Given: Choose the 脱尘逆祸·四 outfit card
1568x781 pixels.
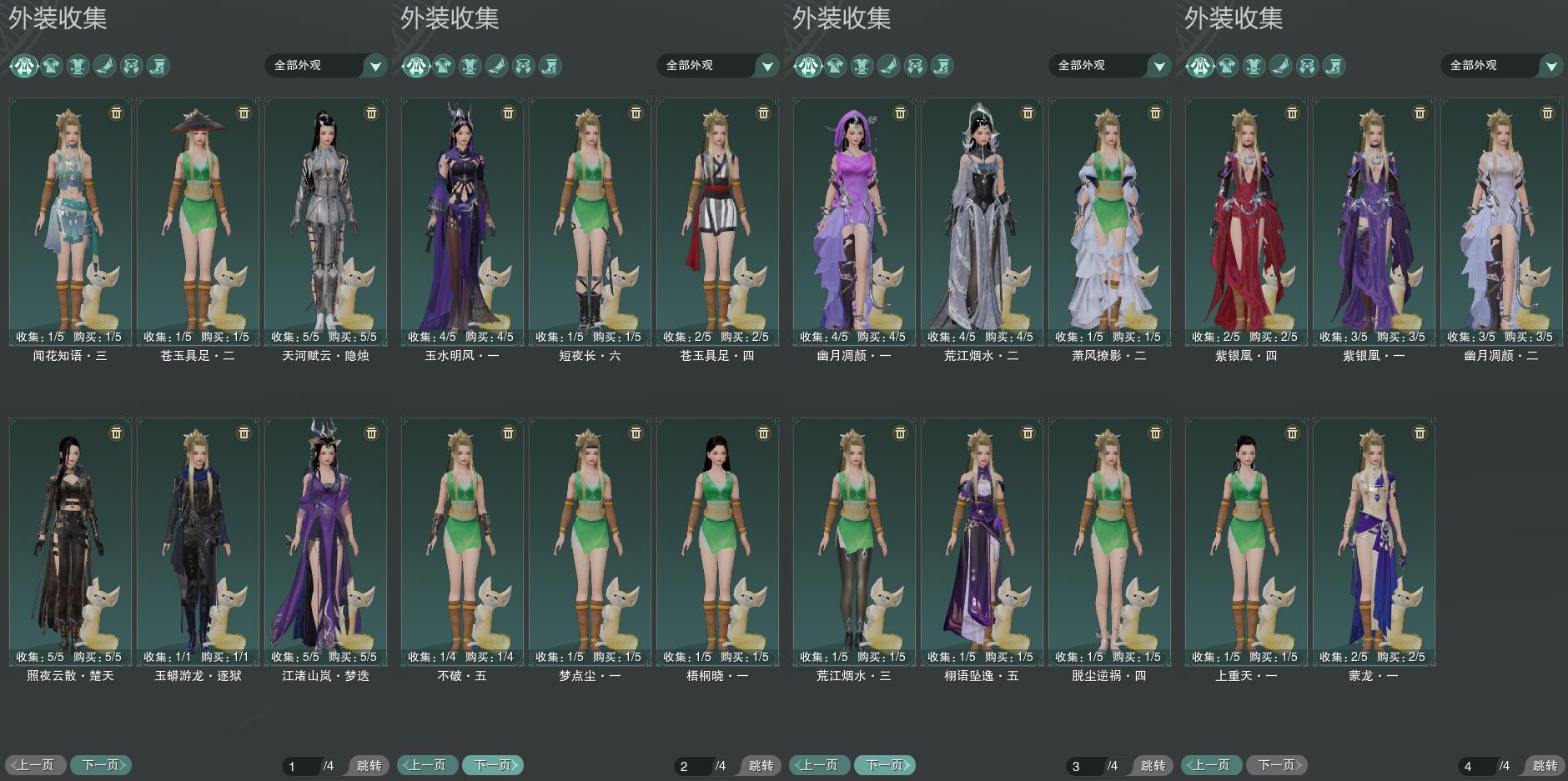Looking at the screenshot, I should click(1109, 542).
